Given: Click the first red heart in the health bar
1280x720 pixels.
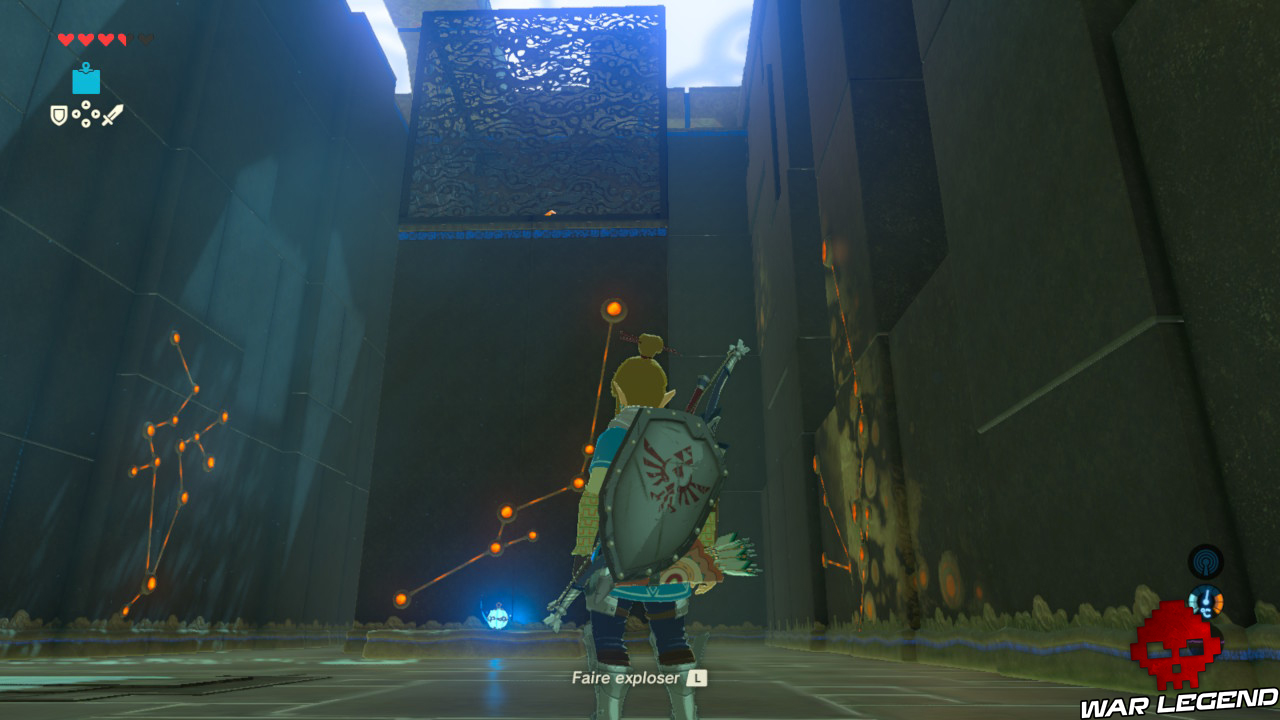Looking at the screenshot, I should coord(65,39).
